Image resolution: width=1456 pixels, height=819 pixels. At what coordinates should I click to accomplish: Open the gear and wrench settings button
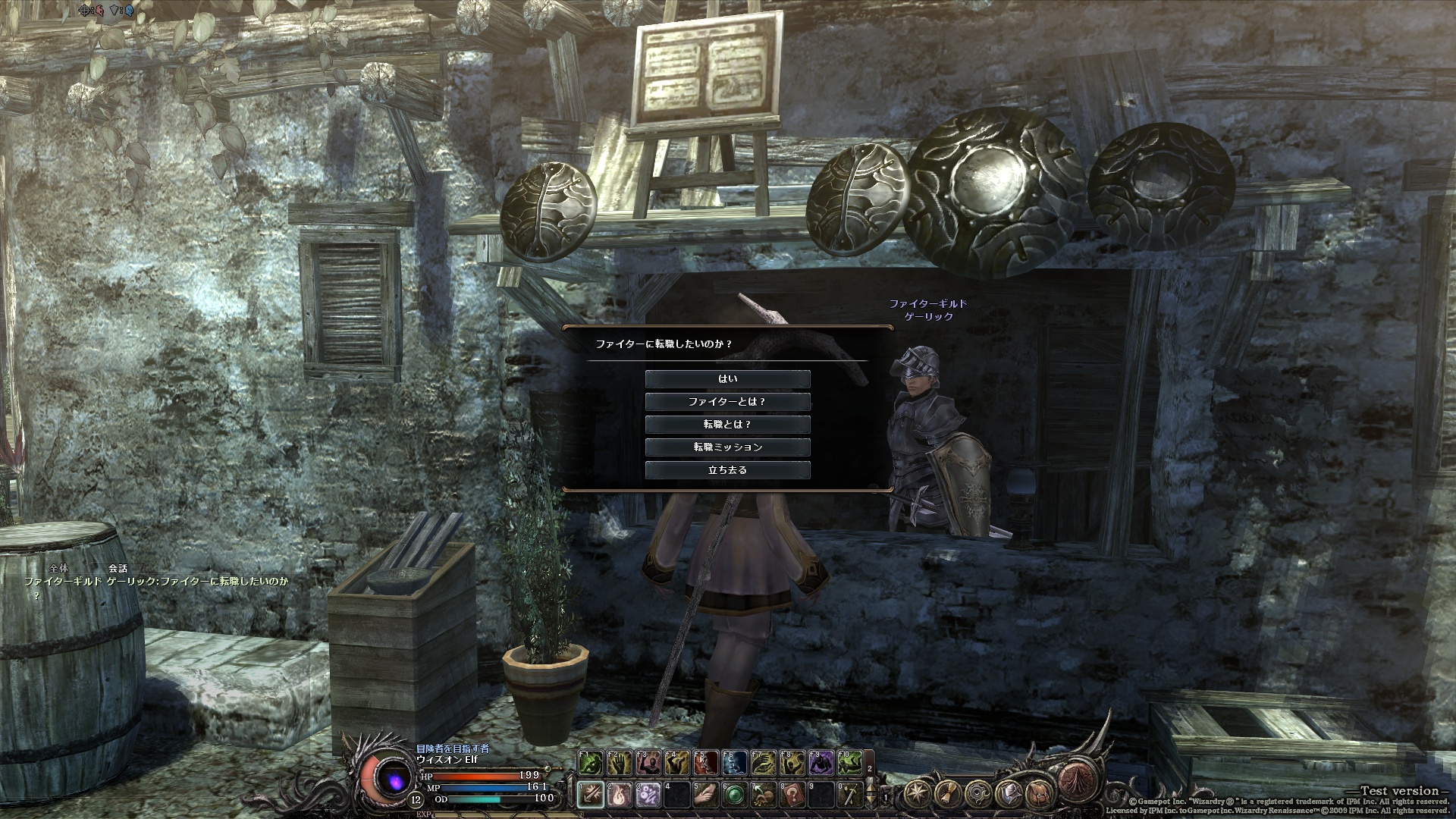(x=977, y=795)
